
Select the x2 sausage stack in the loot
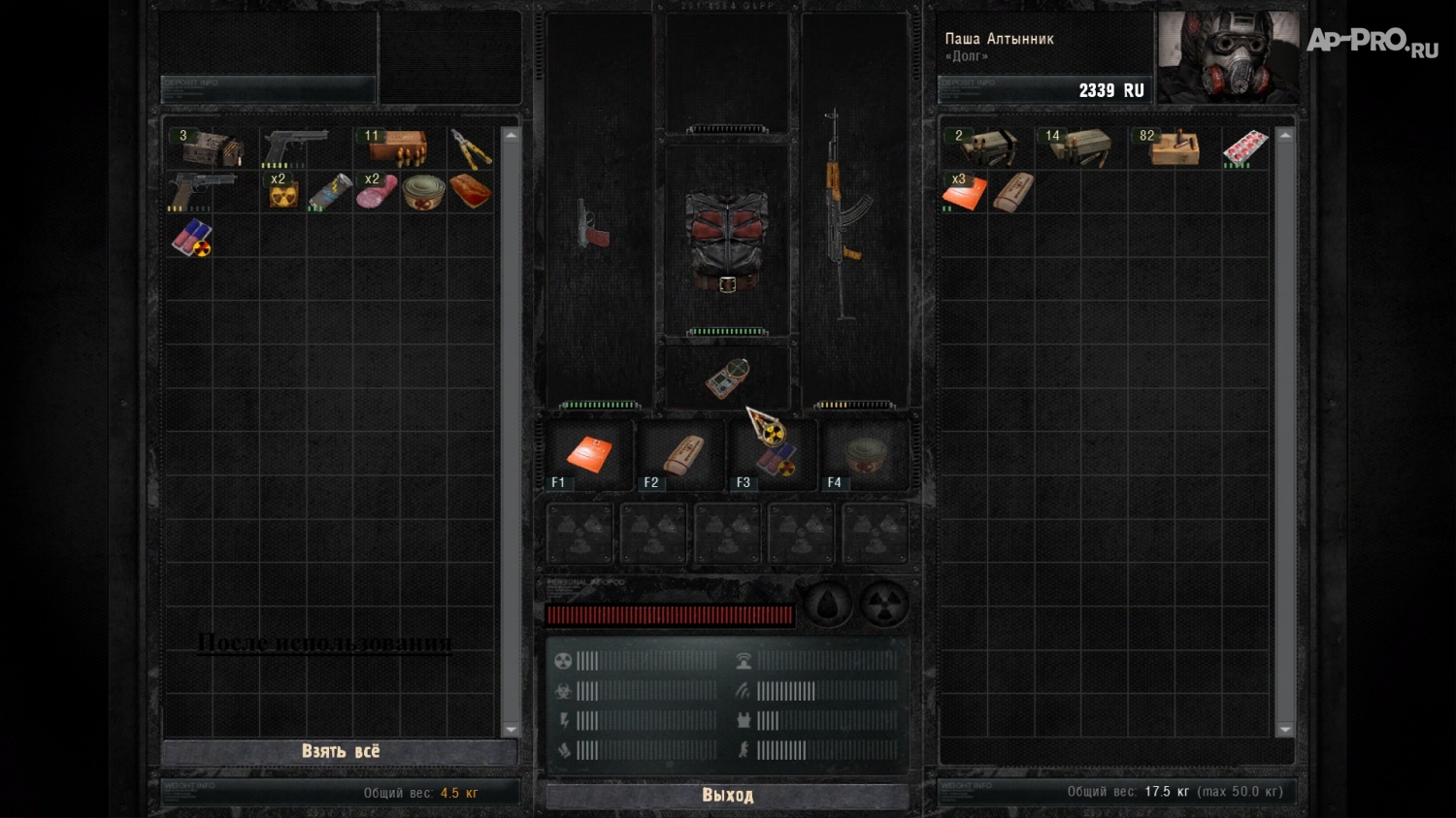pyautogui.click(x=377, y=191)
